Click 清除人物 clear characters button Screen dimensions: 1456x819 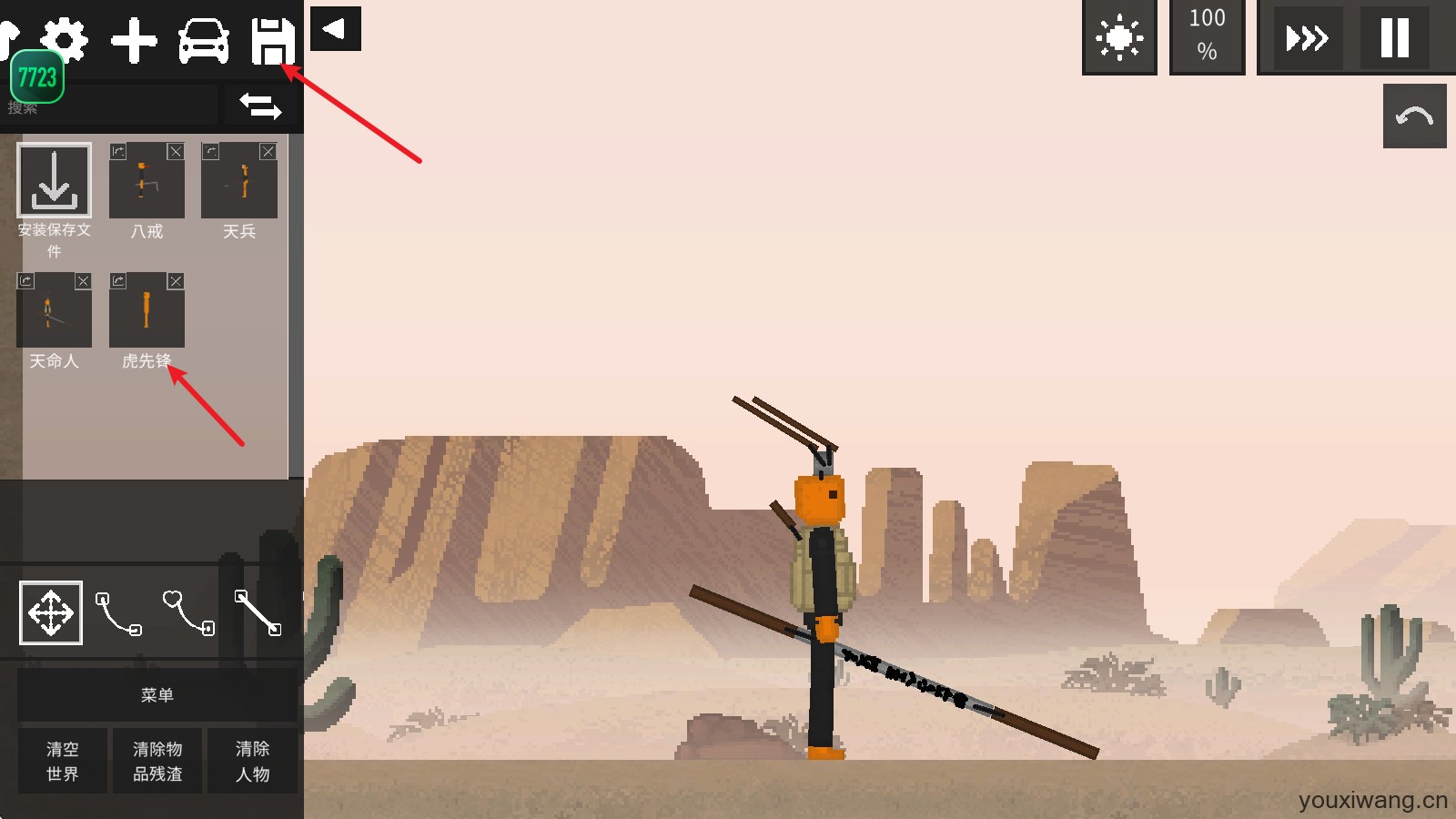pyautogui.click(x=252, y=761)
